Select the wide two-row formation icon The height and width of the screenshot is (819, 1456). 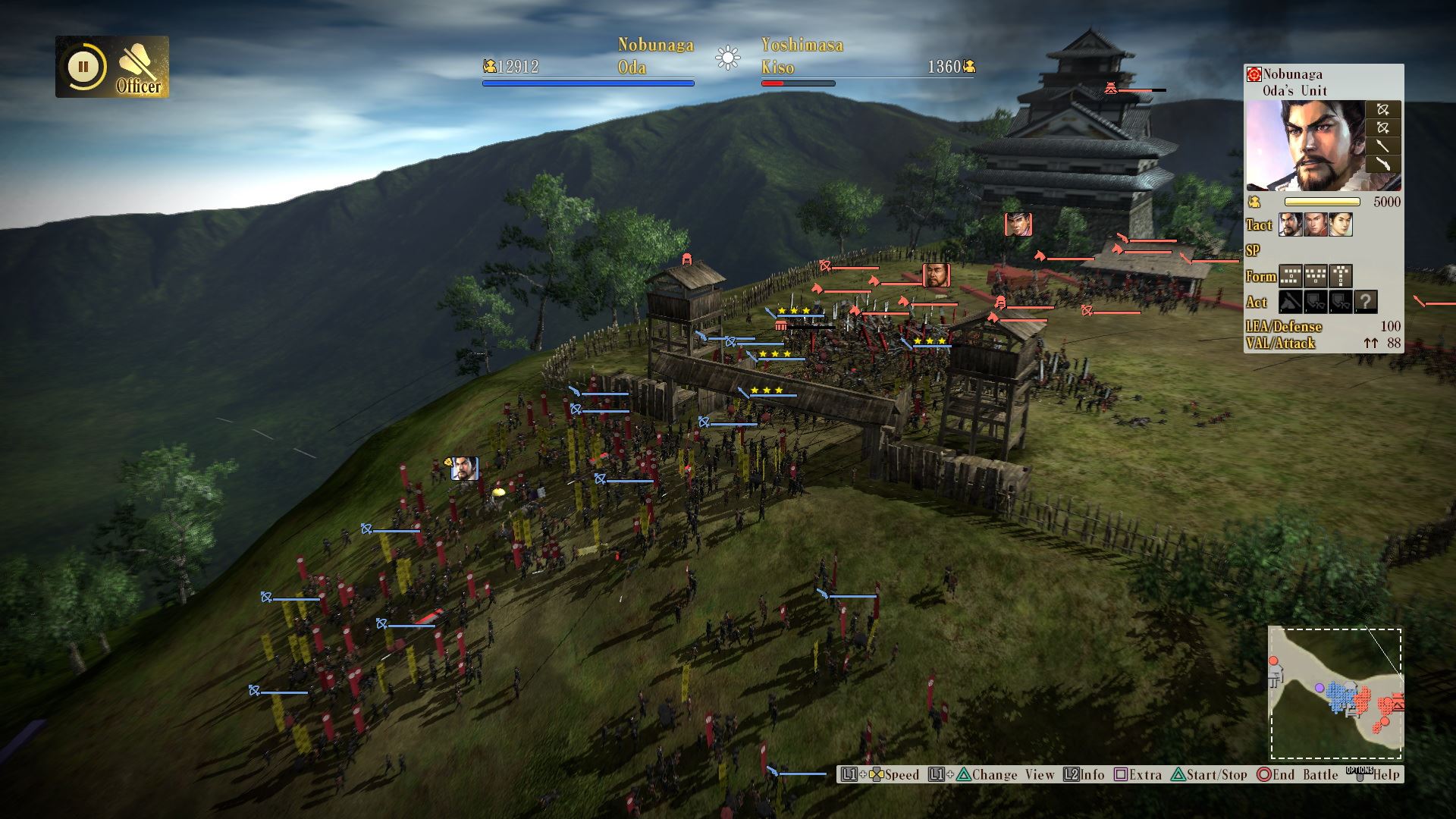[1291, 276]
